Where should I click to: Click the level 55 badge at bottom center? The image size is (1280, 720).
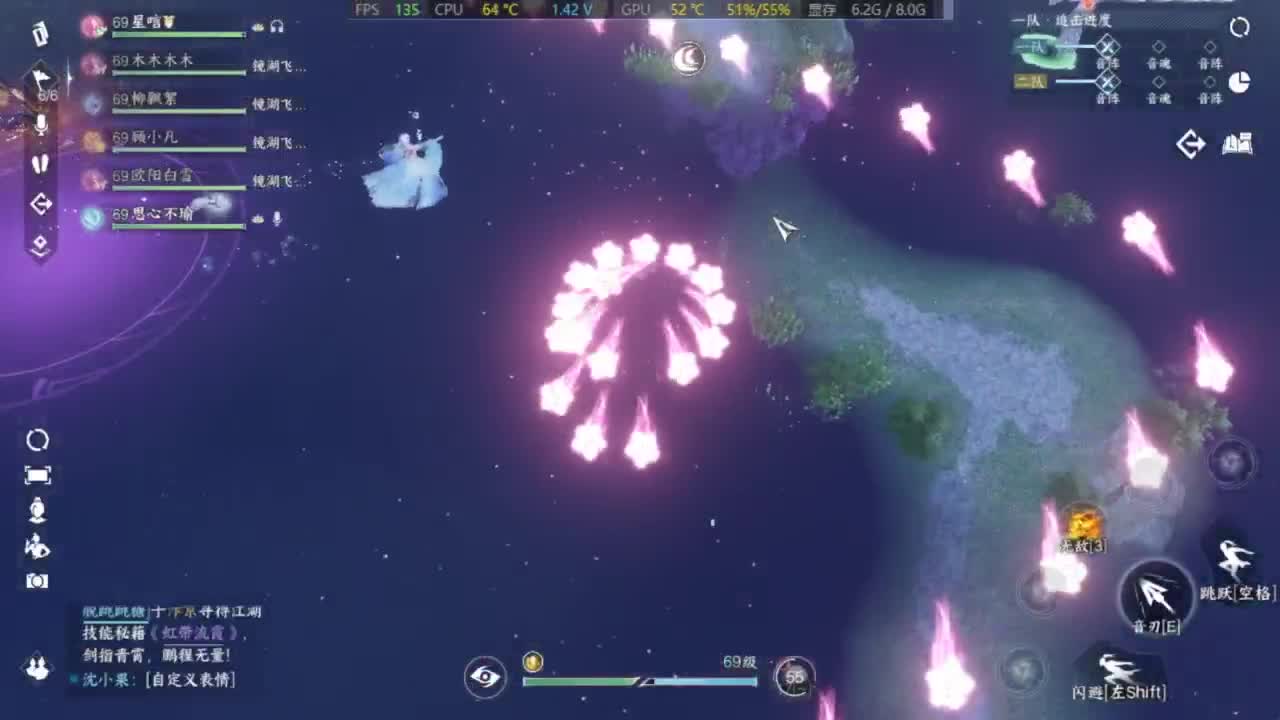pyautogui.click(x=795, y=677)
